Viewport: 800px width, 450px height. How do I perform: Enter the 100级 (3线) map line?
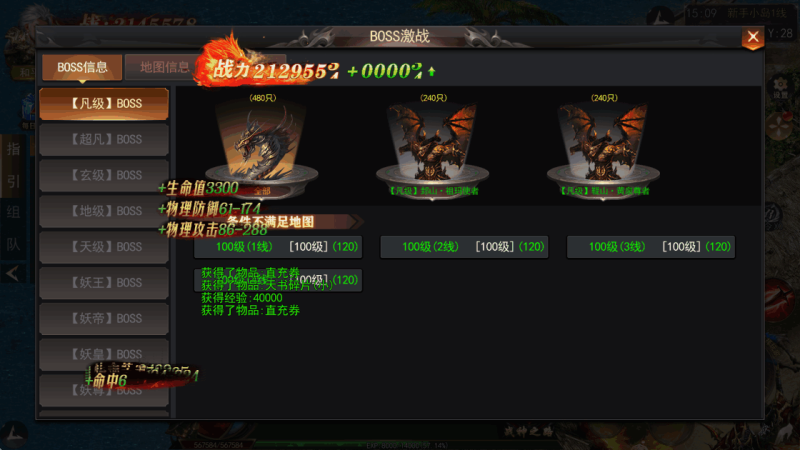pyautogui.click(x=650, y=247)
